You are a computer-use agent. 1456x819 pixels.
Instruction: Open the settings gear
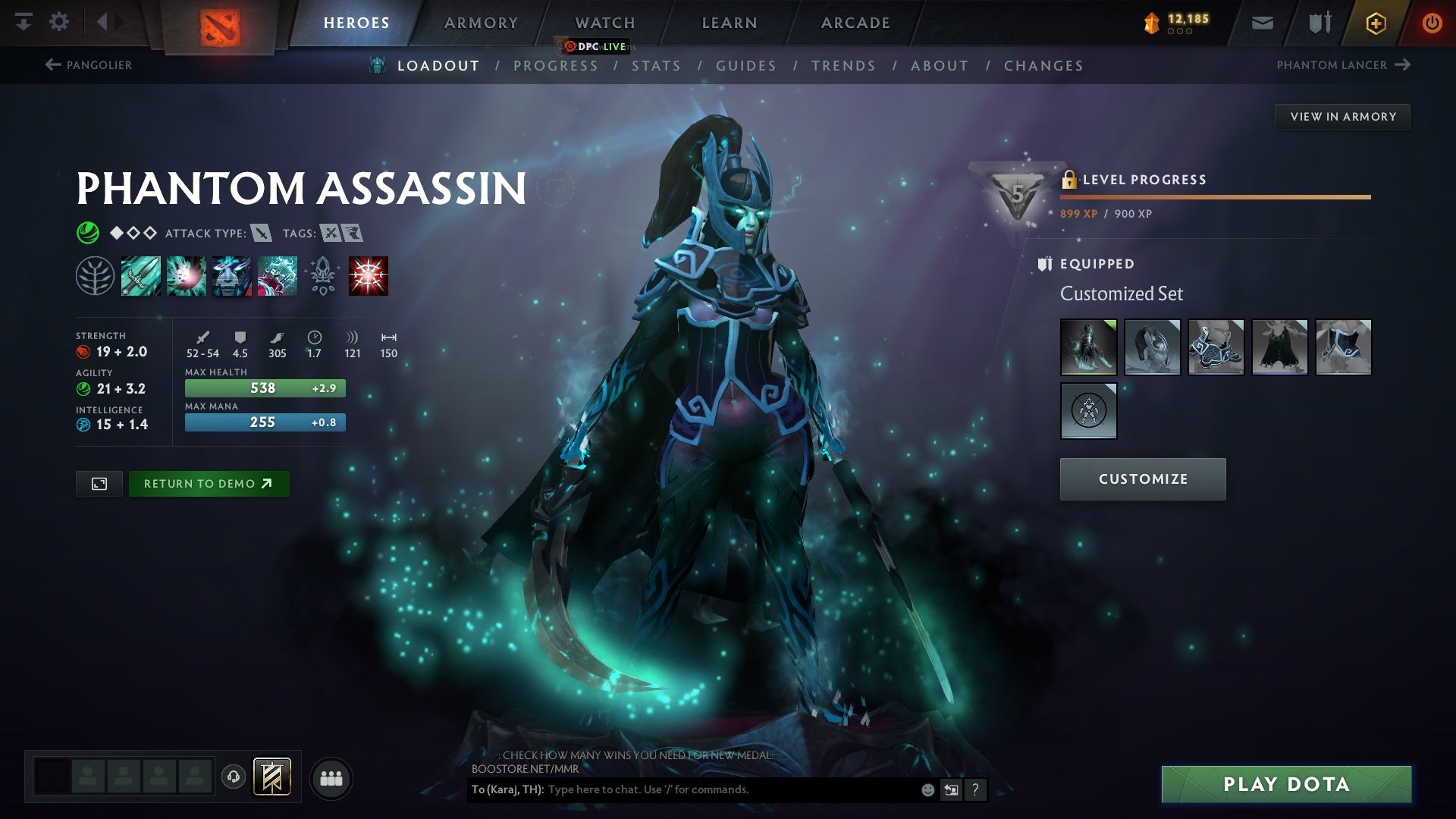click(x=60, y=23)
